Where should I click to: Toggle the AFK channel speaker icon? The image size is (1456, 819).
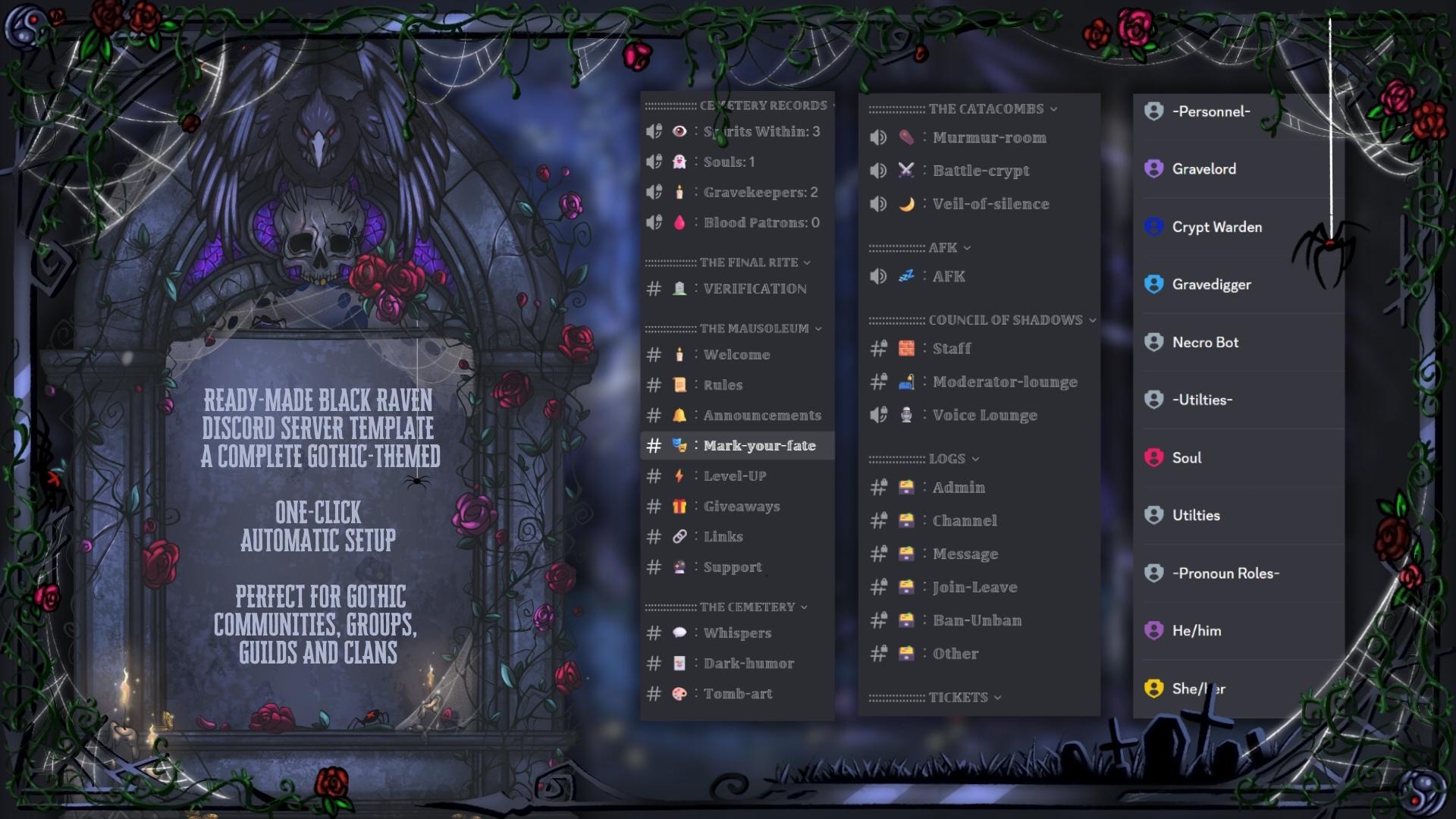click(x=878, y=276)
